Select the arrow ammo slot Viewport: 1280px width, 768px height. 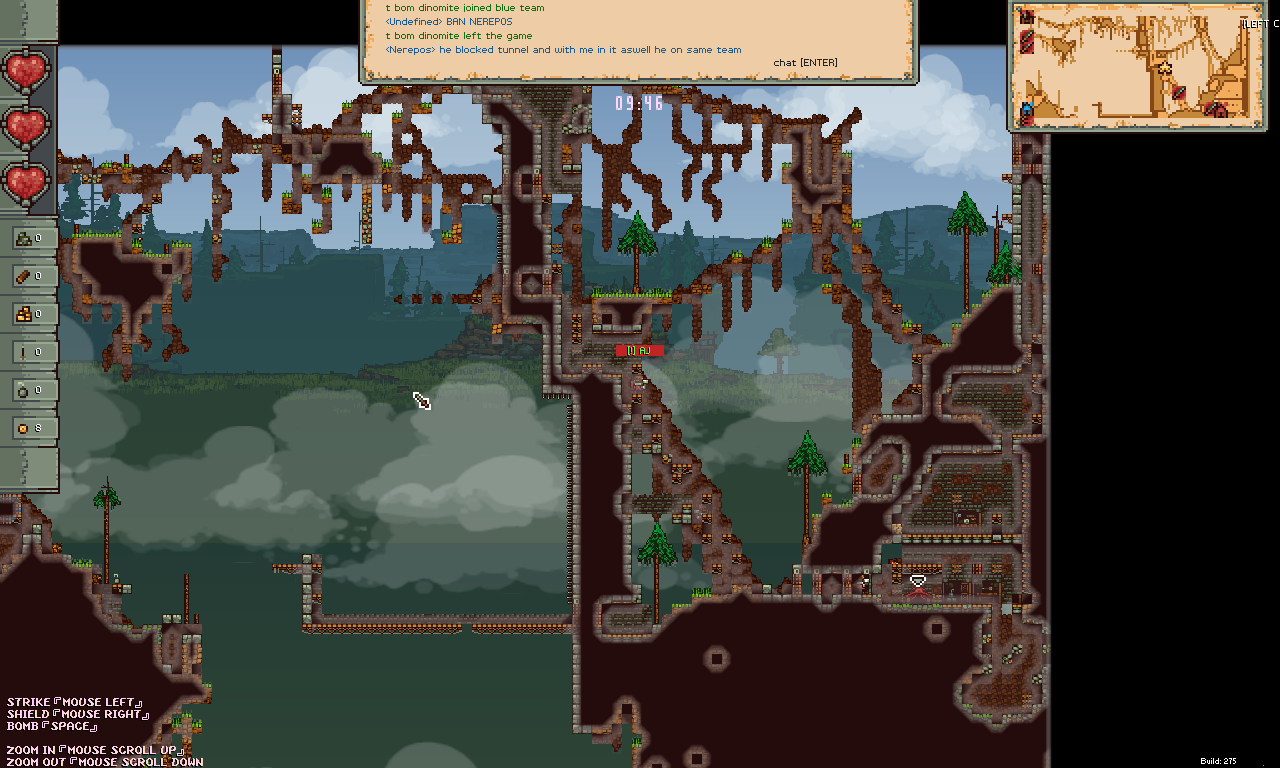click(29, 352)
